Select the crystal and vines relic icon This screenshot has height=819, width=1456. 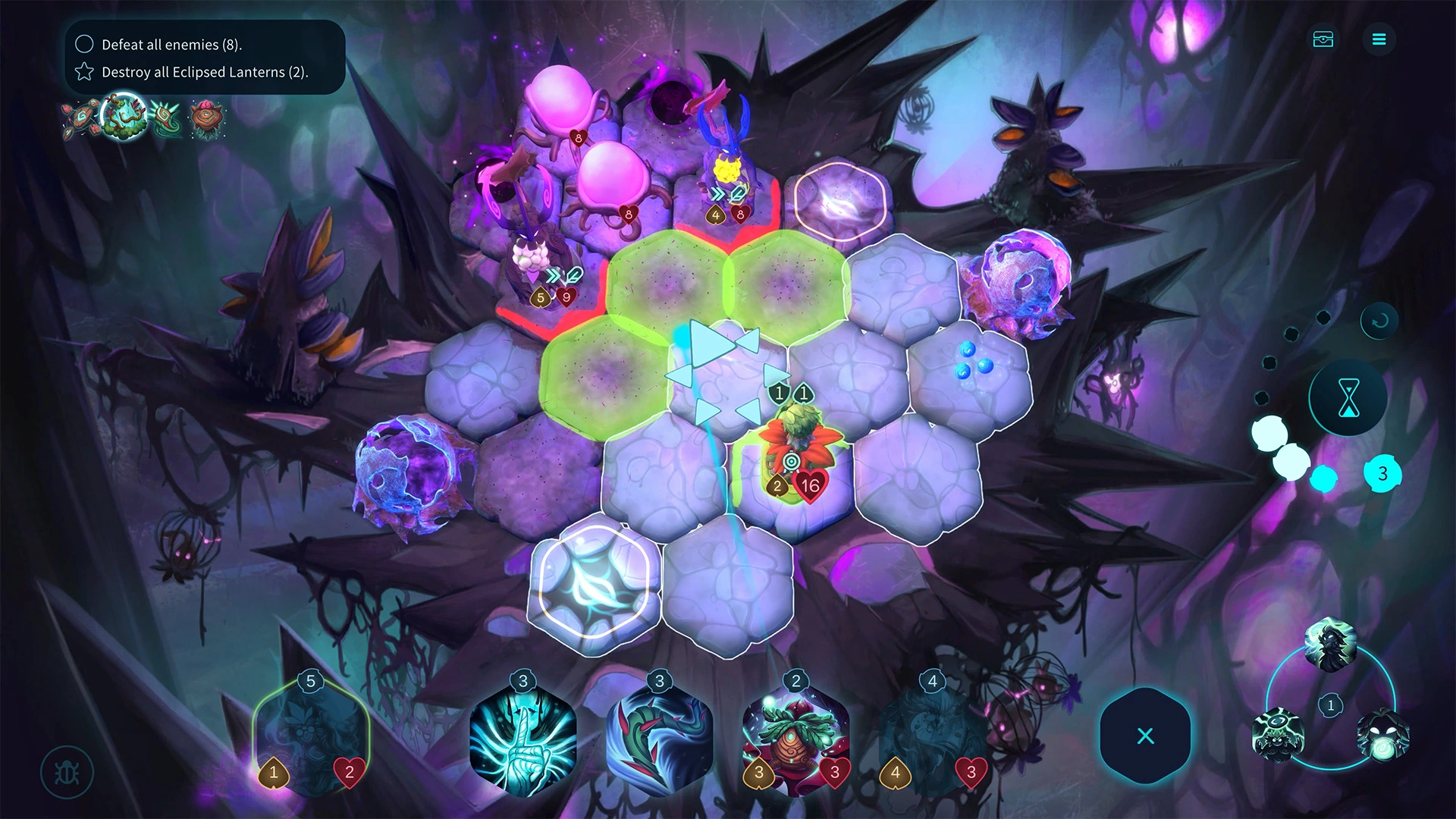[x=124, y=116]
